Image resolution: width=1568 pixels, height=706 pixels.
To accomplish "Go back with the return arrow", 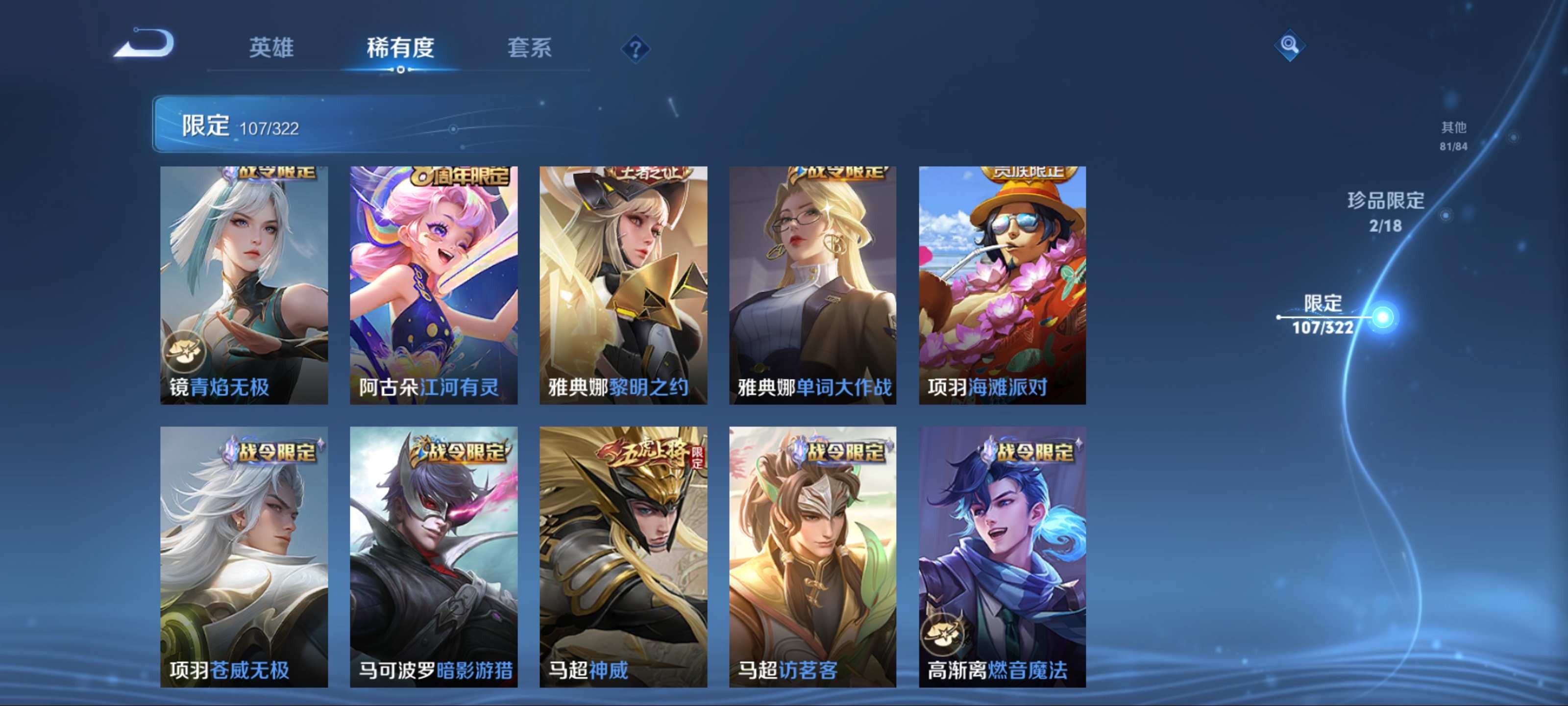I will pos(145,44).
